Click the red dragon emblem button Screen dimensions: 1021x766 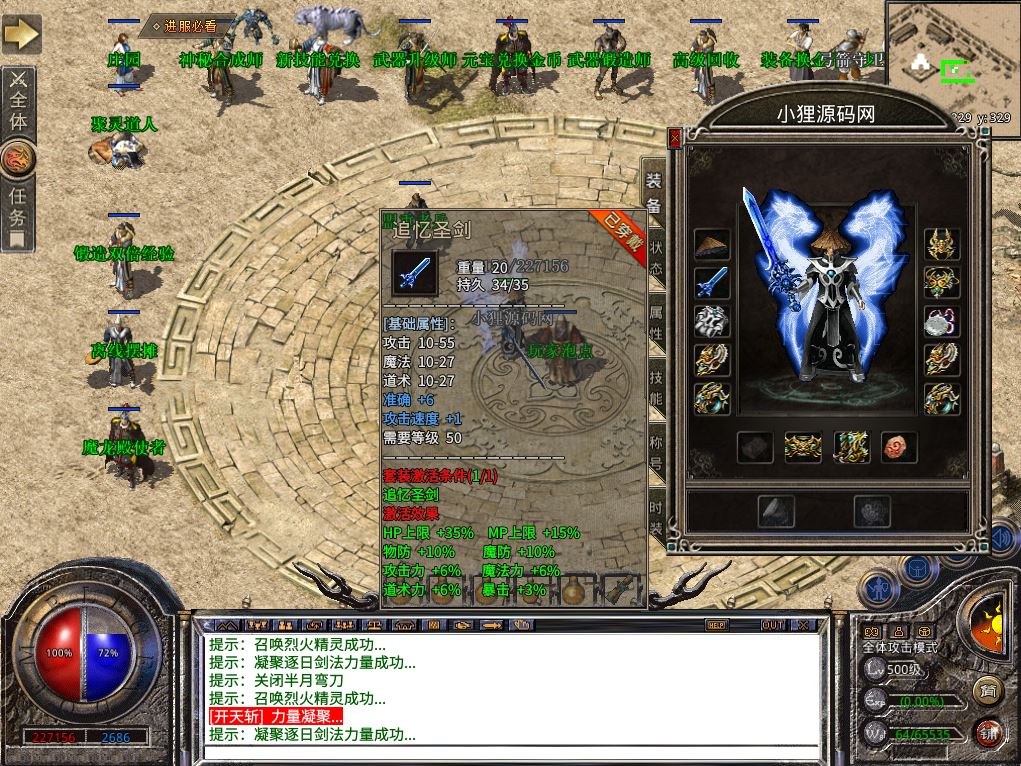19,157
